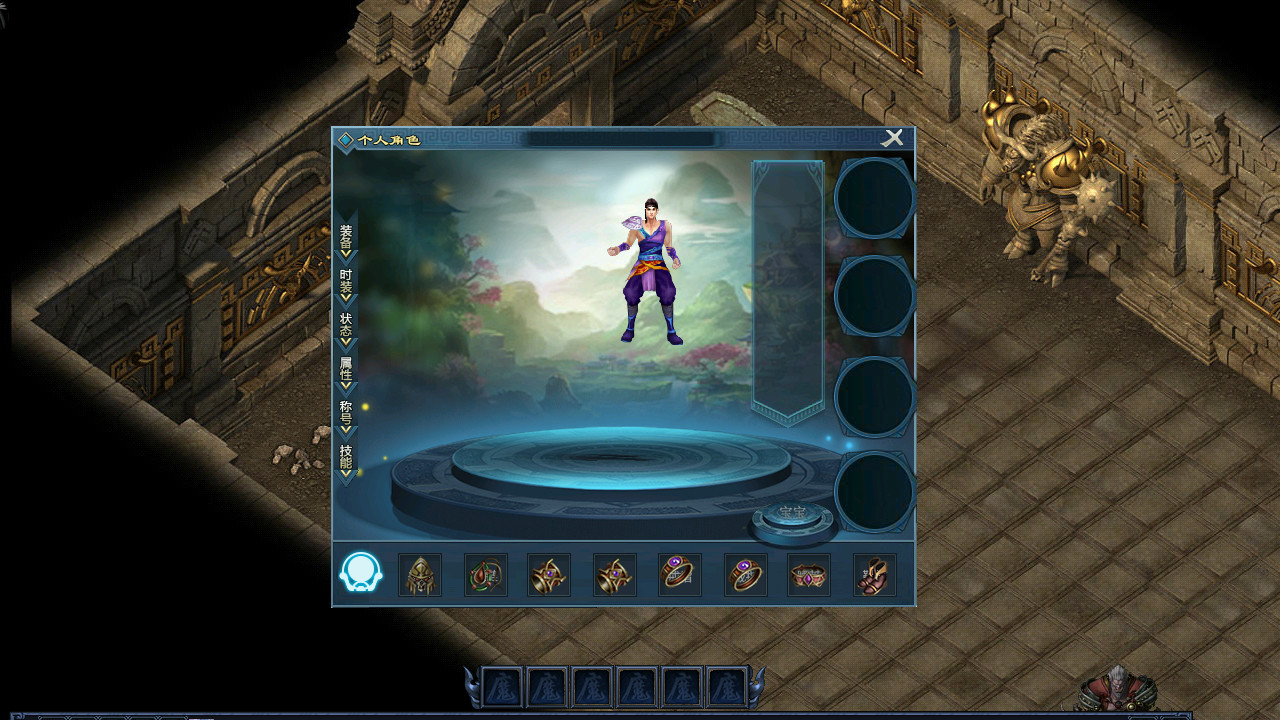Click the 宝宝 pet button

[793, 514]
